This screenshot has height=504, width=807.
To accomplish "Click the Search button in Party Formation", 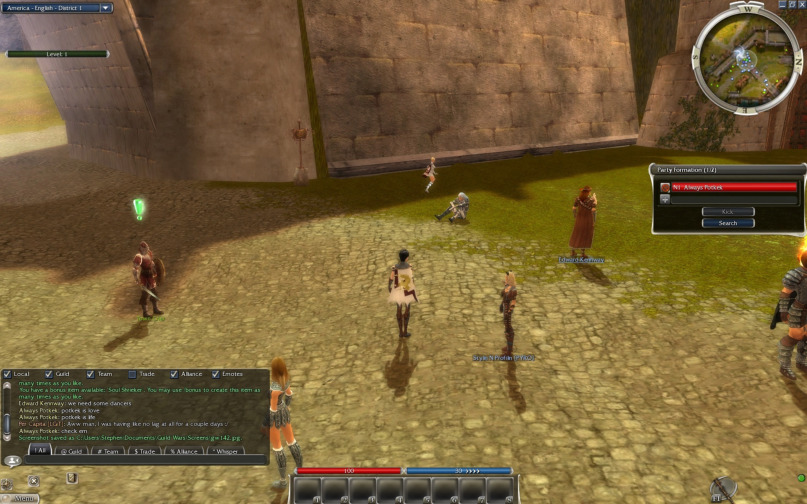I will [x=727, y=223].
